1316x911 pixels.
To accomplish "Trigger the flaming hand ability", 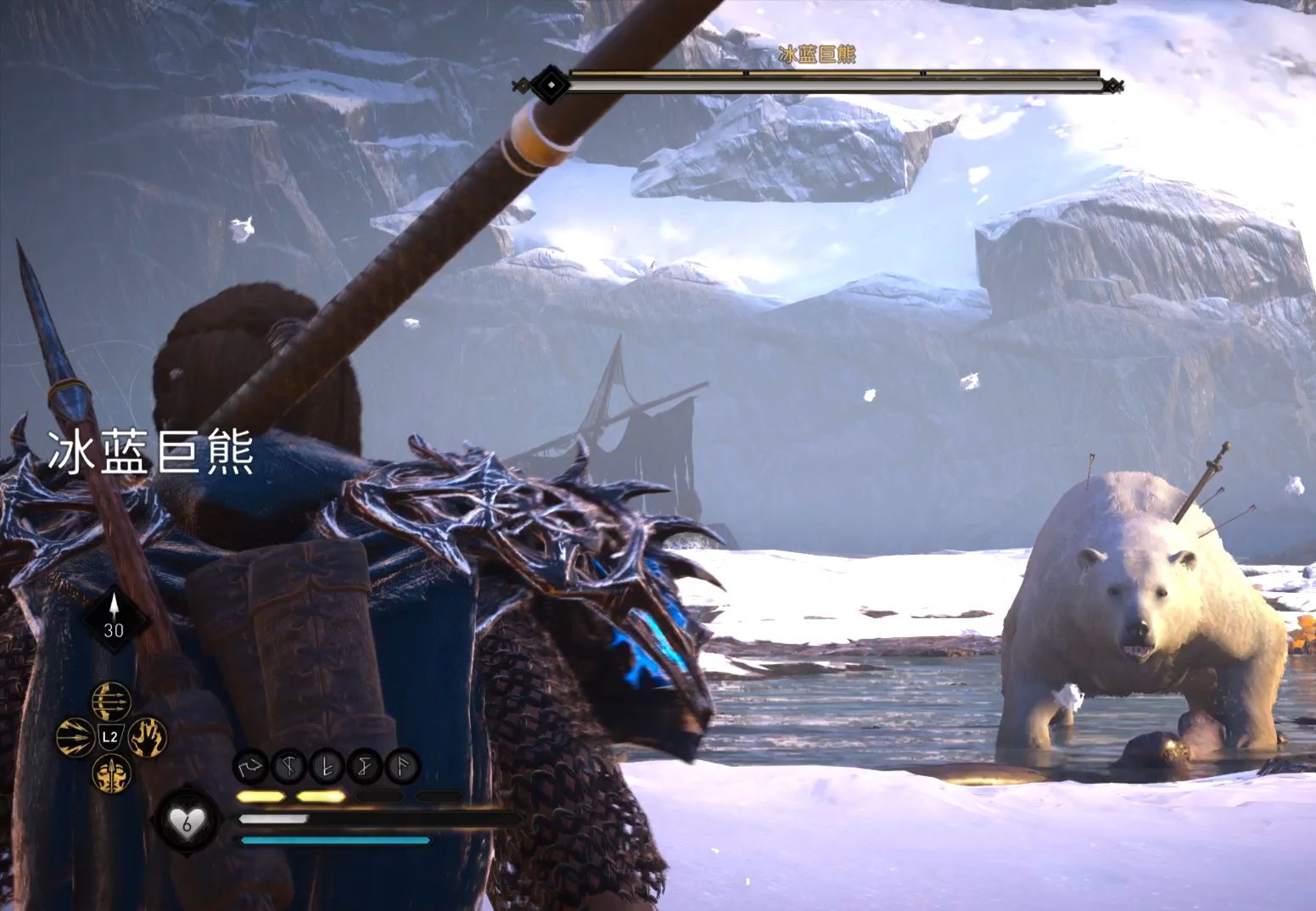I will [x=147, y=737].
